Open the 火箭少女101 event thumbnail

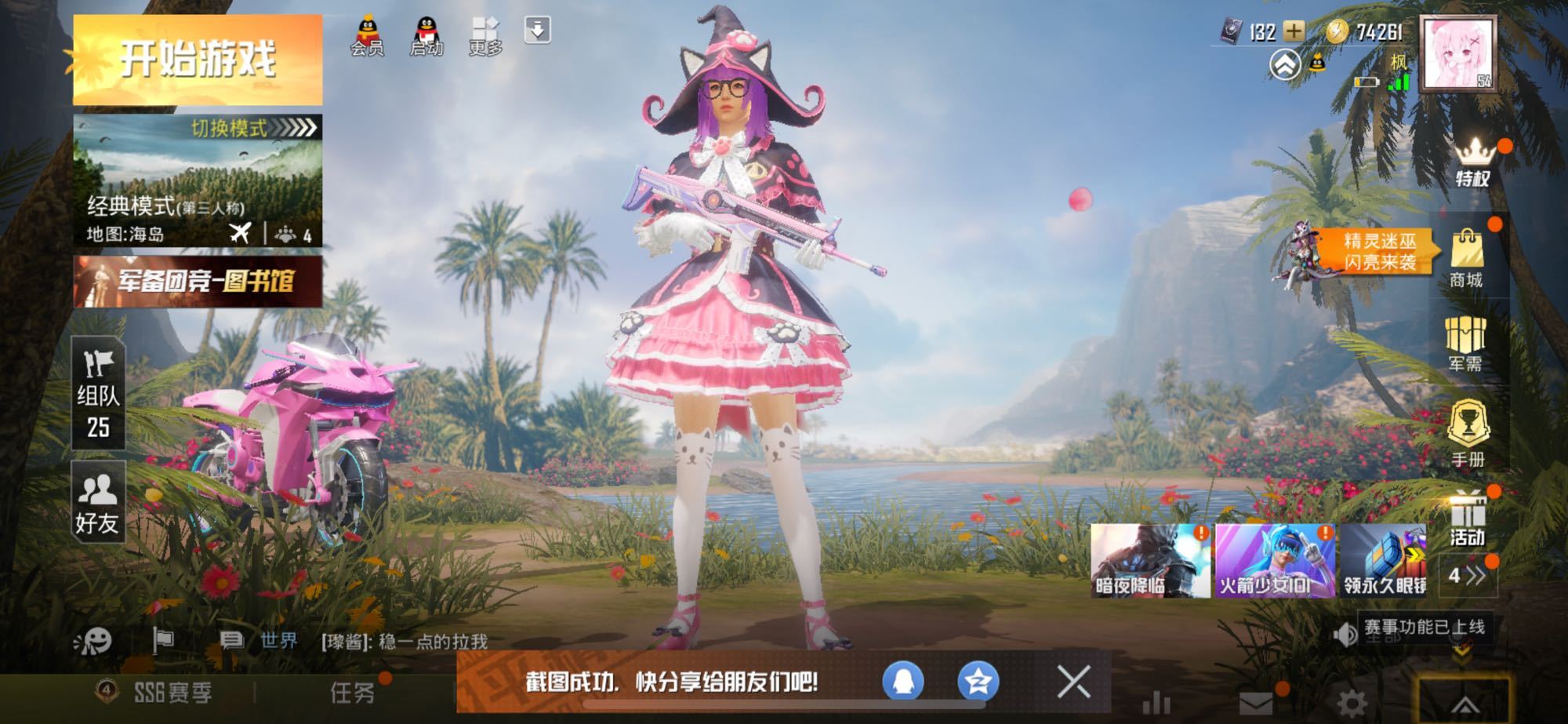(1275, 561)
